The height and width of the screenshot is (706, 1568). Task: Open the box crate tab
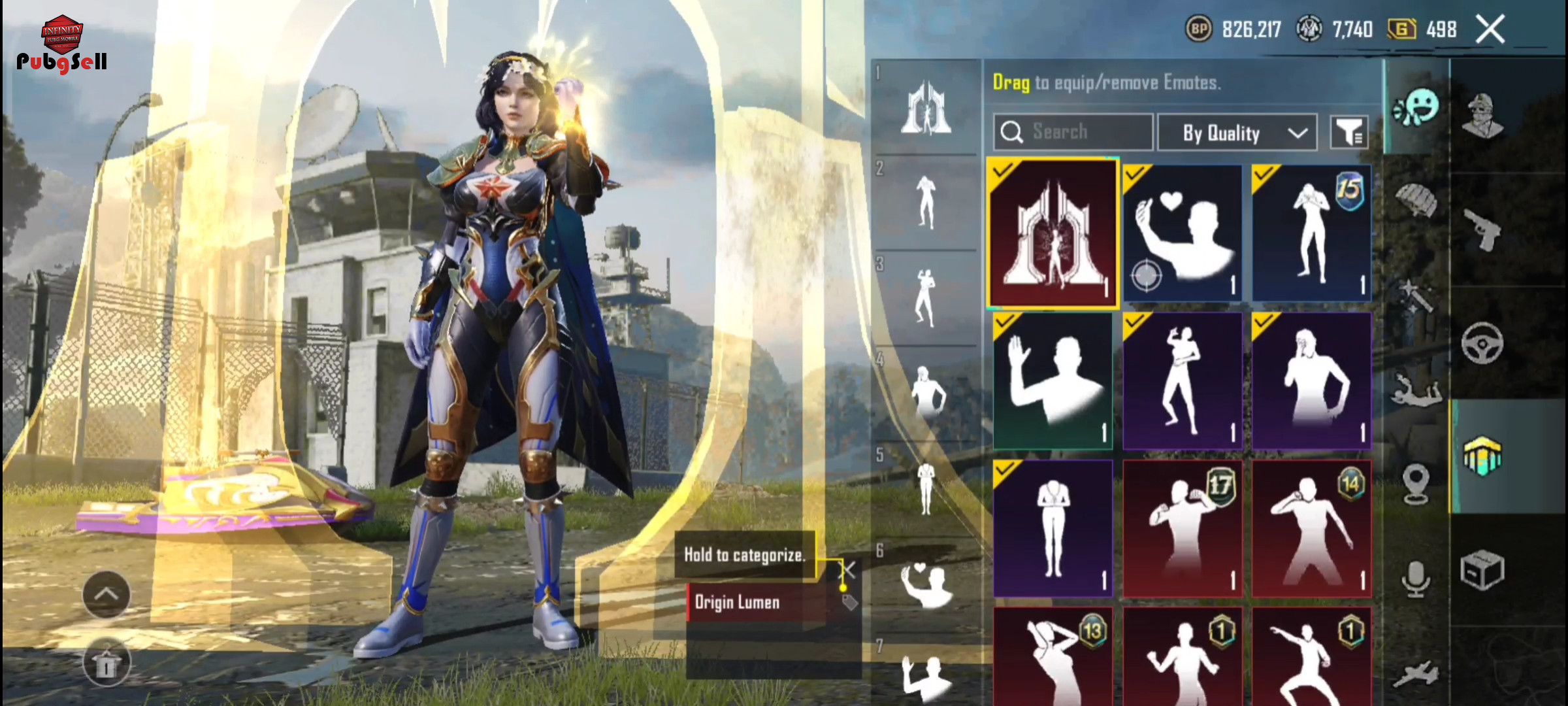coord(1482,570)
